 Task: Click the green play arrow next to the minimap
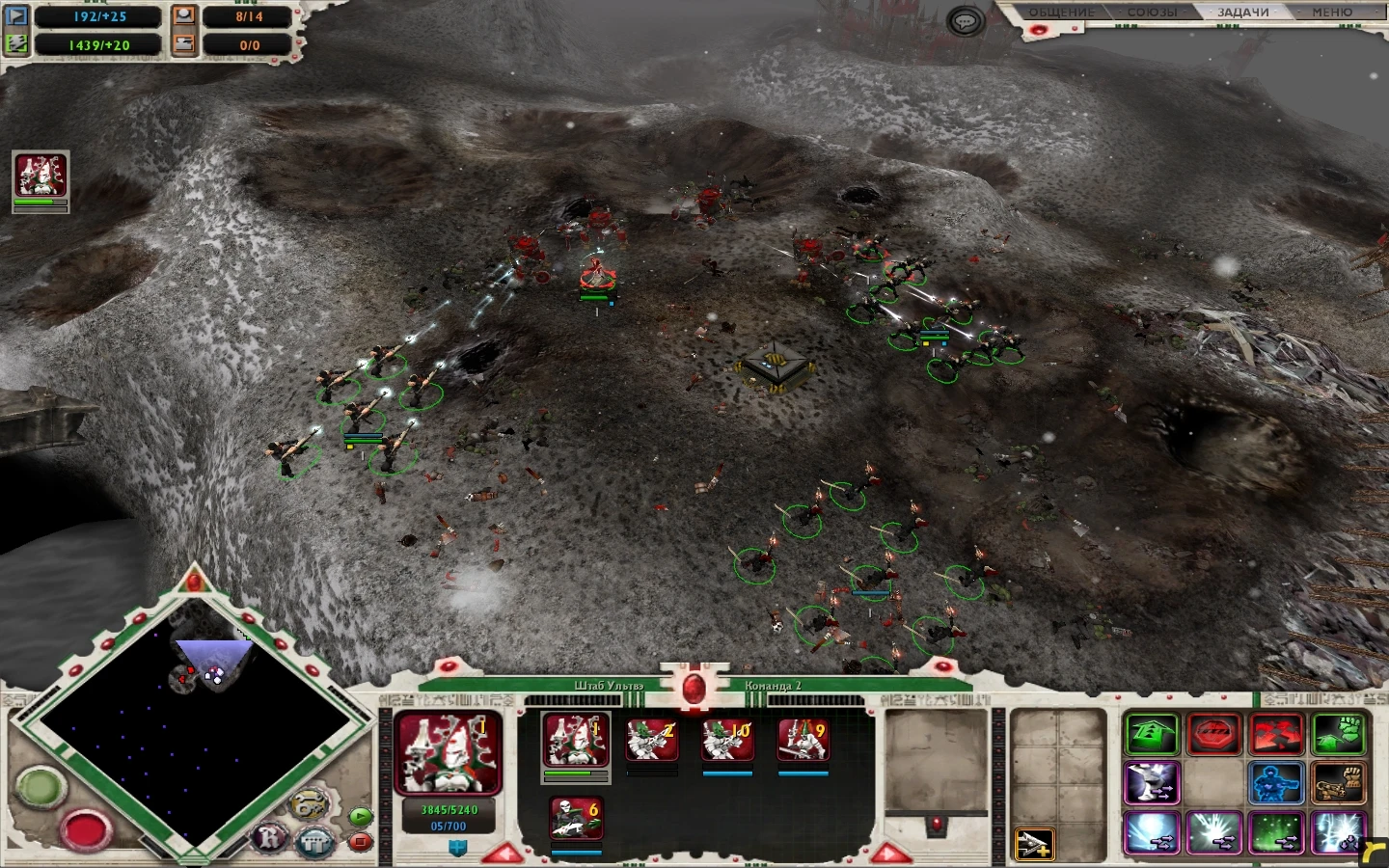coord(359,816)
